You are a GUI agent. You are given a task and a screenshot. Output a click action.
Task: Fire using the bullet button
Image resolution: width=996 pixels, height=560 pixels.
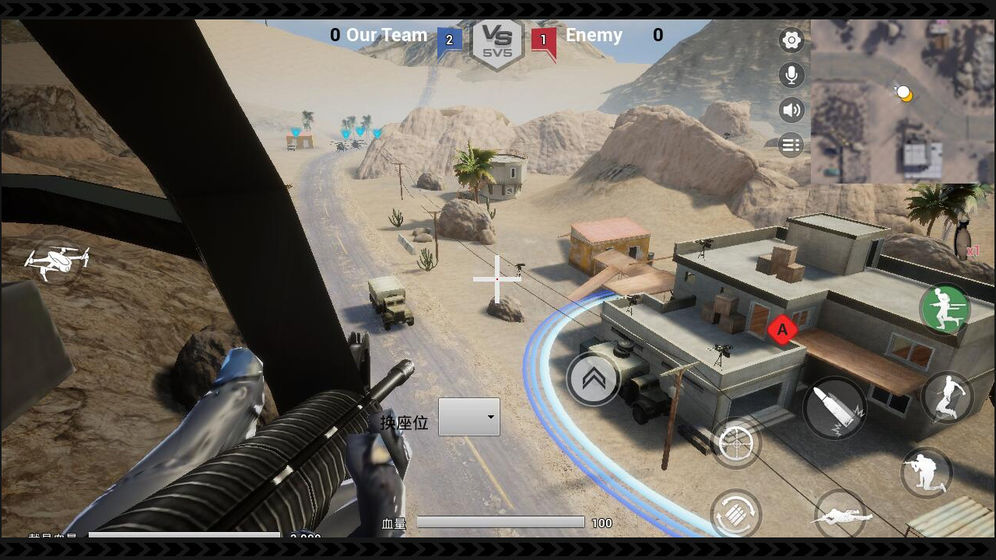[834, 408]
